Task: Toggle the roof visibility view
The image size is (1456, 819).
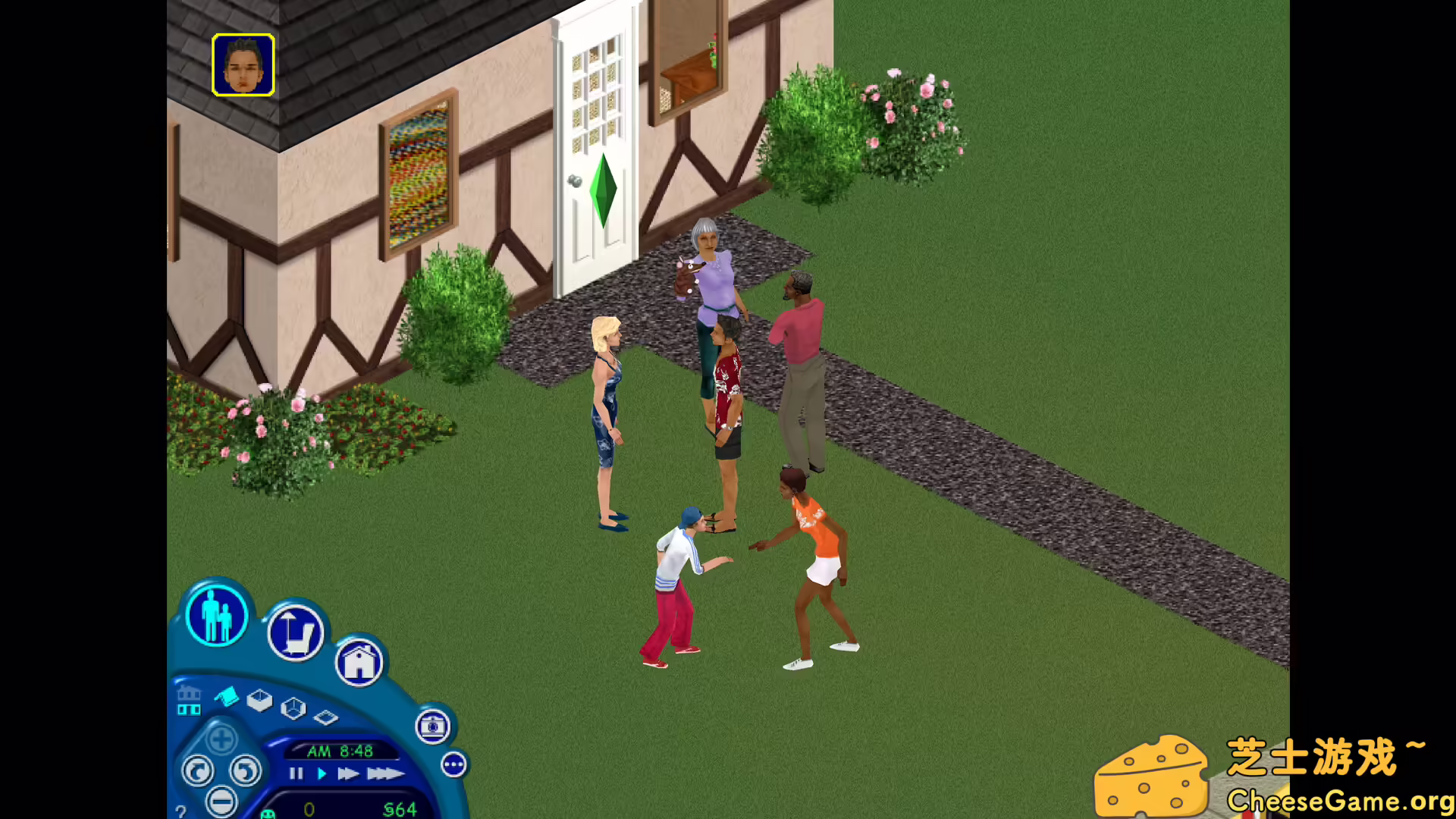Action: (x=226, y=698)
